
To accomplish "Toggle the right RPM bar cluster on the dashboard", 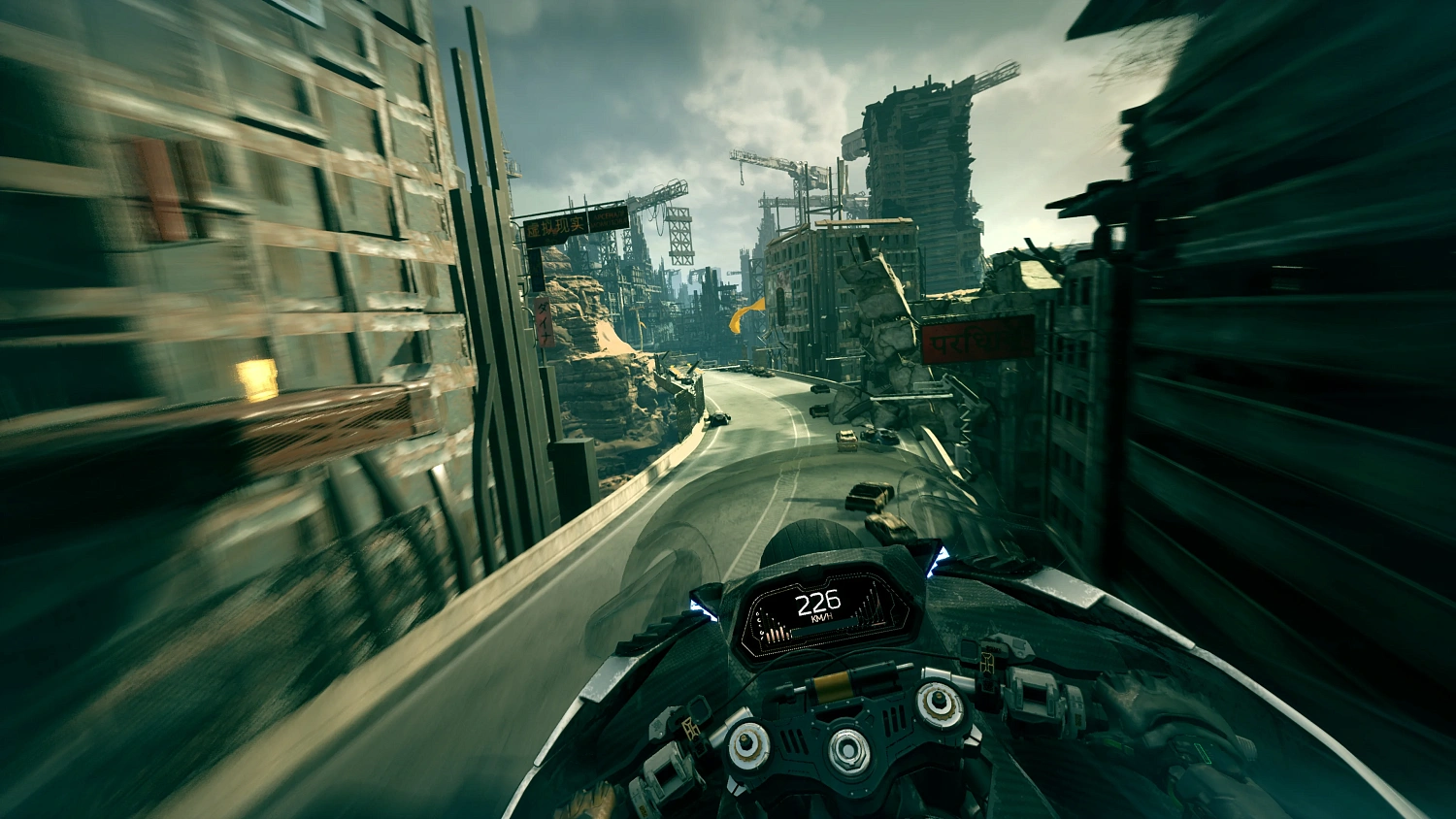I will 872,606.
